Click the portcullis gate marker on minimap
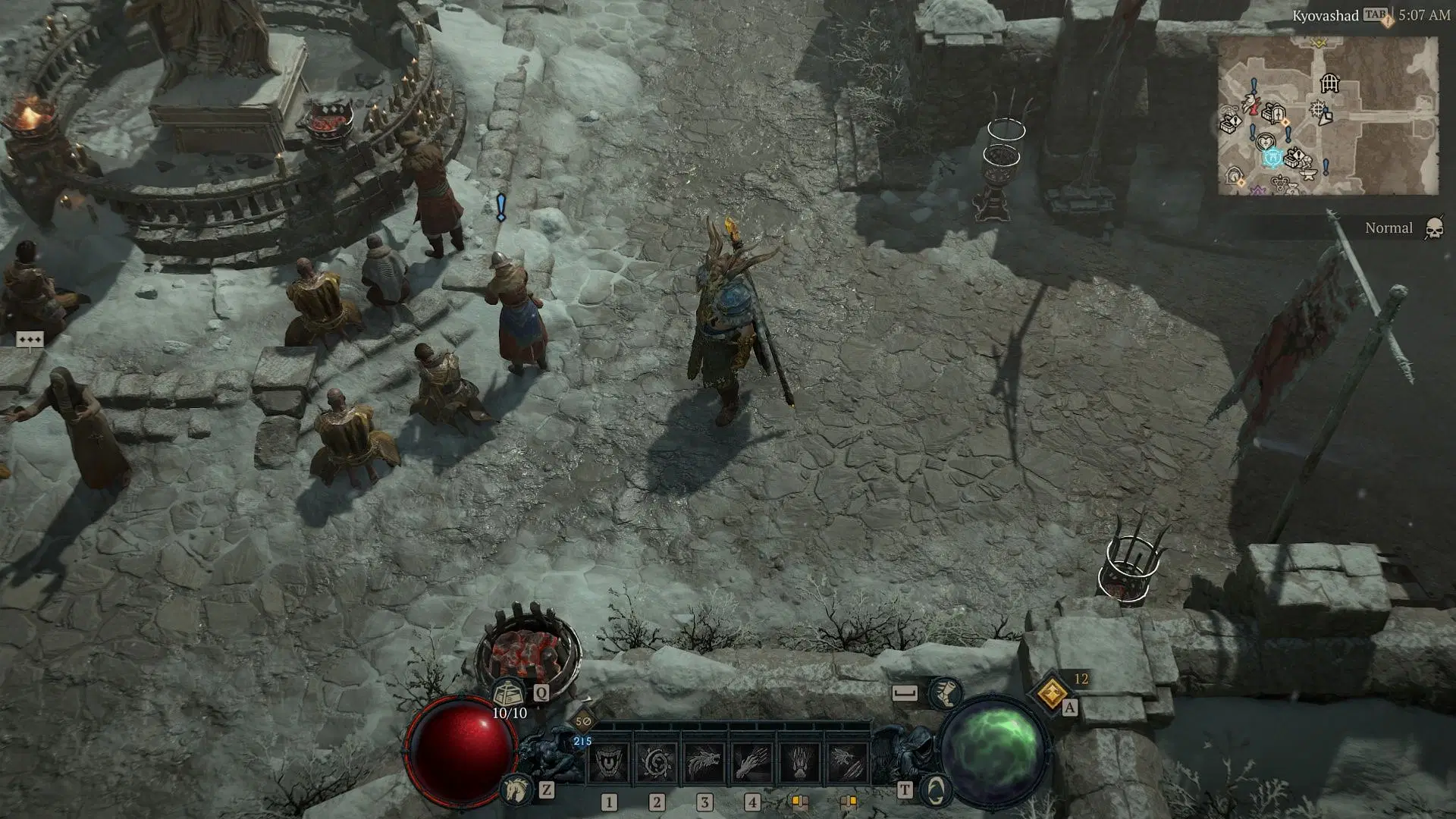This screenshot has height=819, width=1456. coord(1329,83)
